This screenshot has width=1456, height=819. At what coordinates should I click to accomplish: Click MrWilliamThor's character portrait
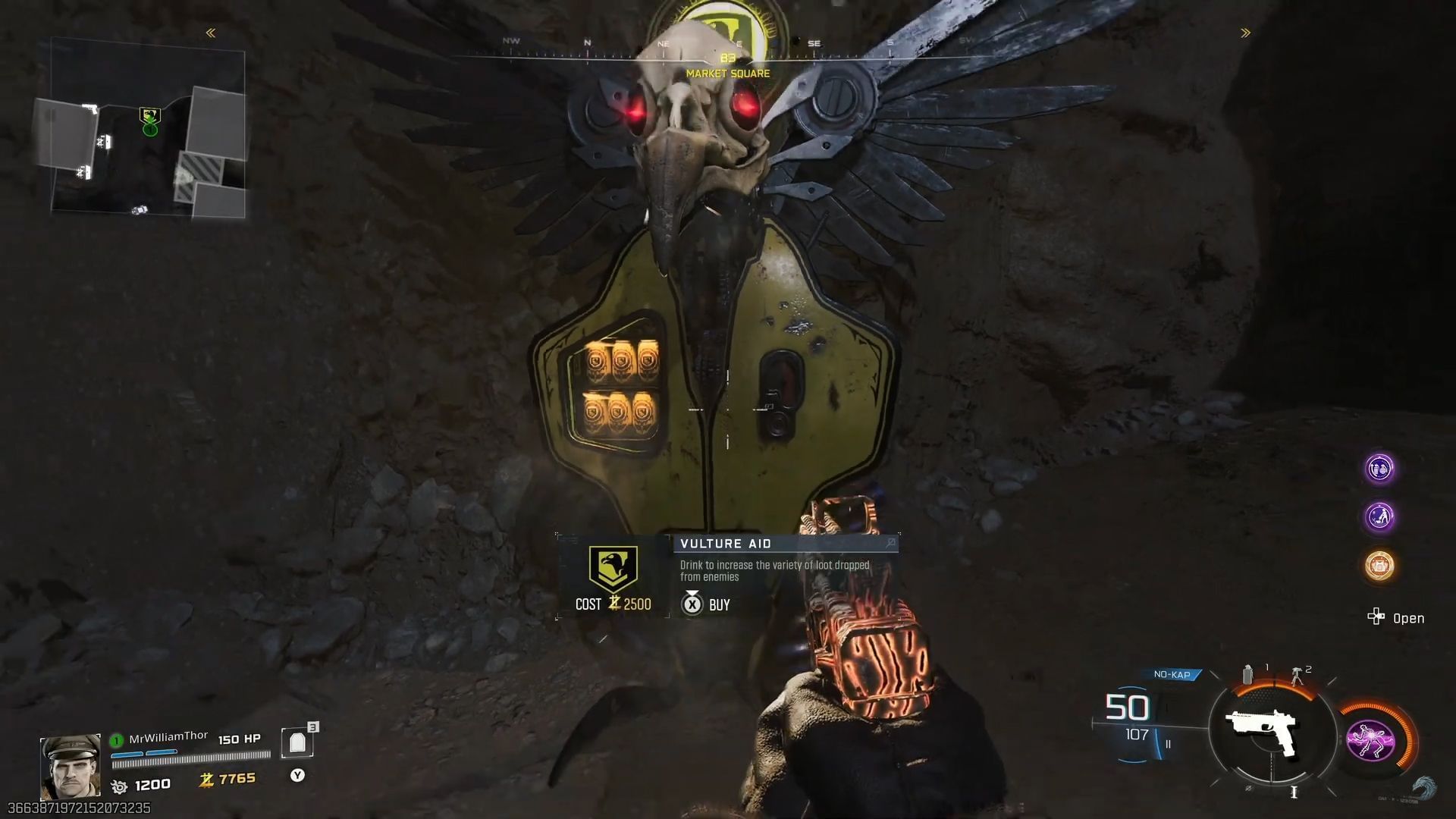coord(70,766)
